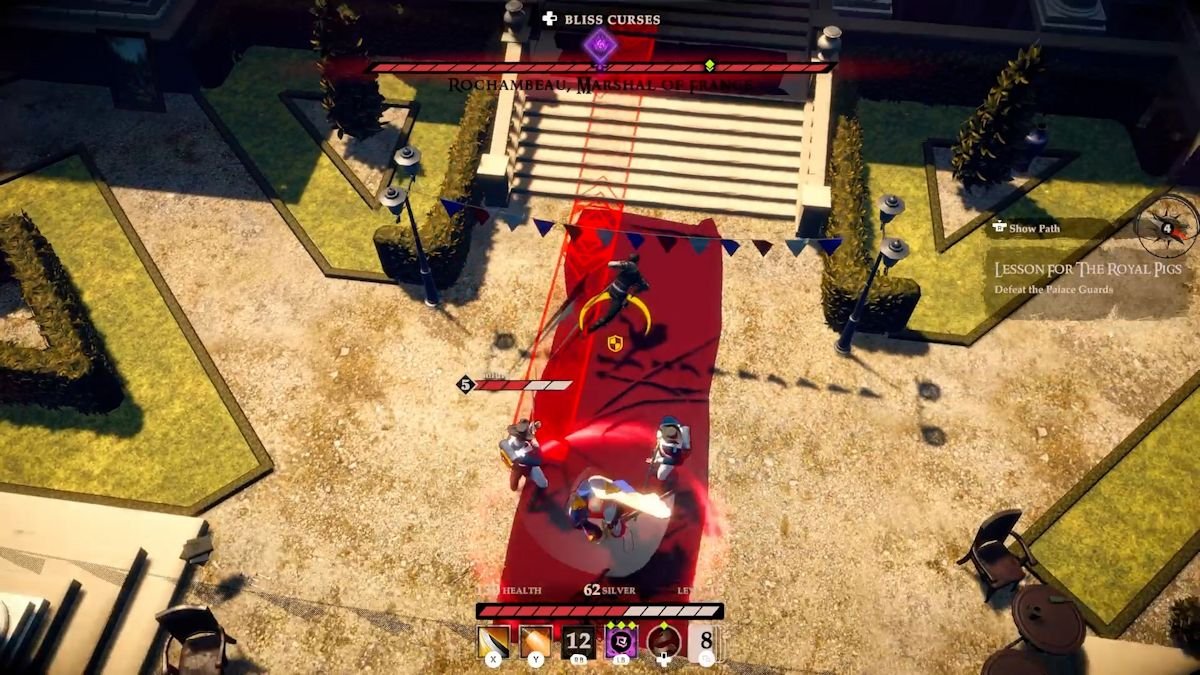1200x675 pixels.
Task: Trigger the purple curse ability icon
Action: click(x=621, y=641)
